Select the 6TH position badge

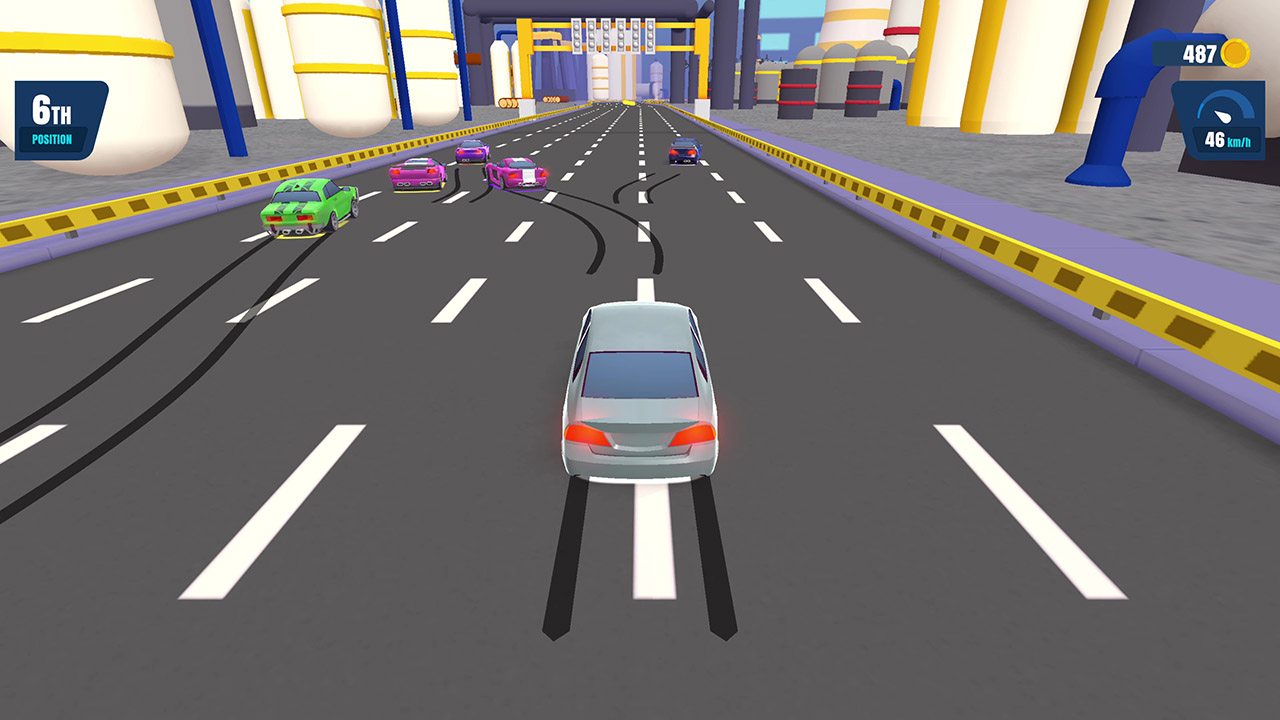pos(52,108)
